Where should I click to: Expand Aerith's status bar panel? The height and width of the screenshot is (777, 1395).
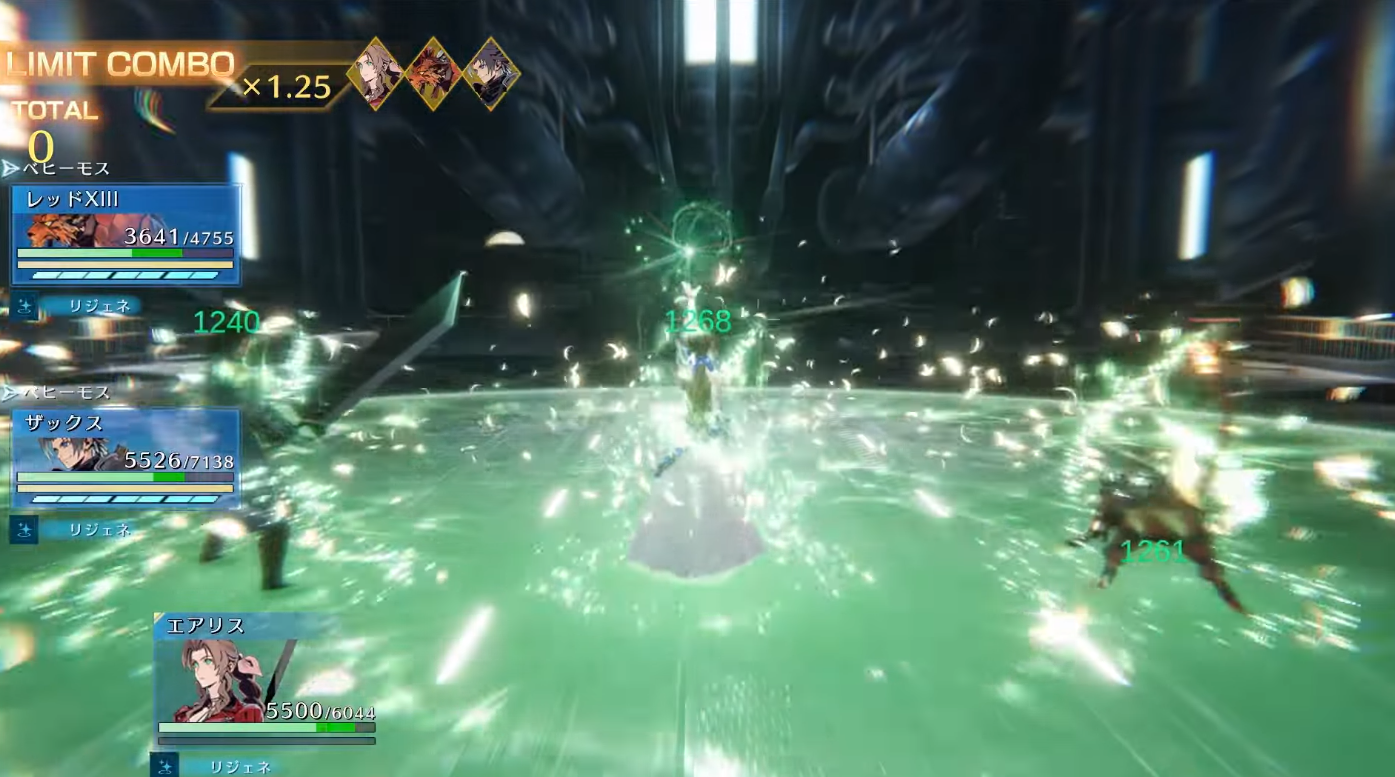pos(265,690)
